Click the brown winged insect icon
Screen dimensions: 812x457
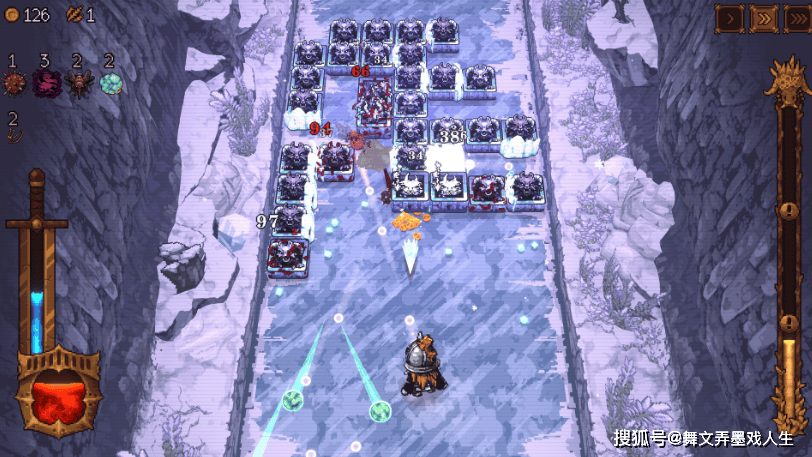(78, 84)
